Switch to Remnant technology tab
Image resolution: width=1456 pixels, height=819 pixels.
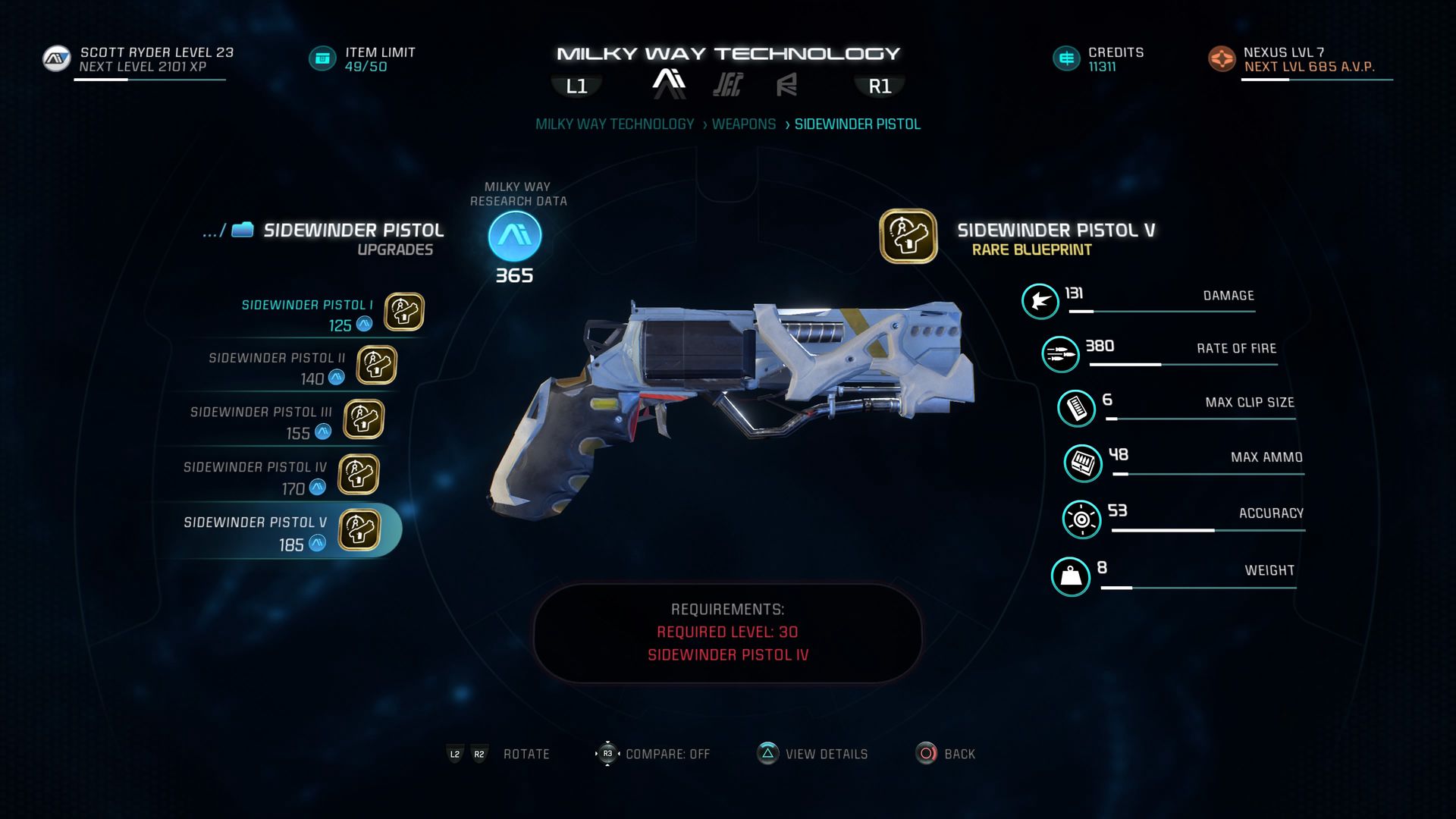(786, 84)
